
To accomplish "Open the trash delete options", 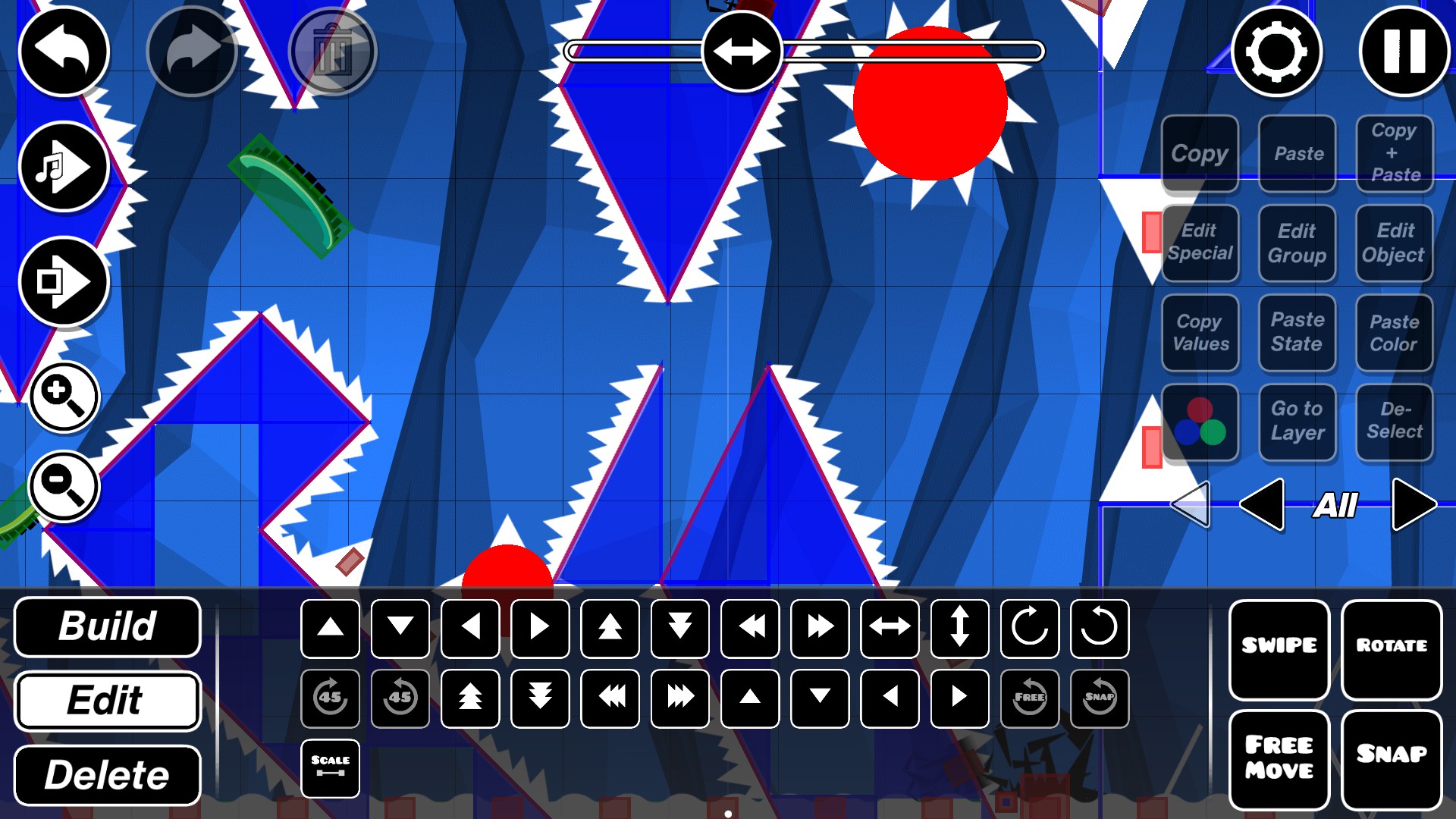I will [332, 51].
